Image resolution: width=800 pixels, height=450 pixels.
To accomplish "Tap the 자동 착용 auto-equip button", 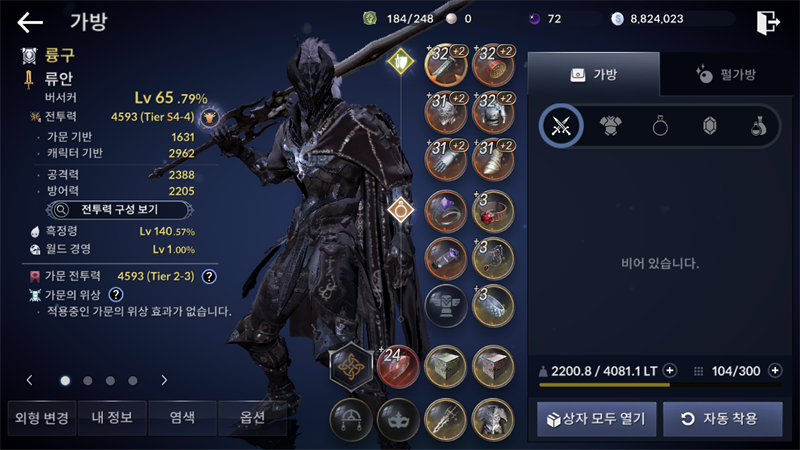I will coord(723,418).
